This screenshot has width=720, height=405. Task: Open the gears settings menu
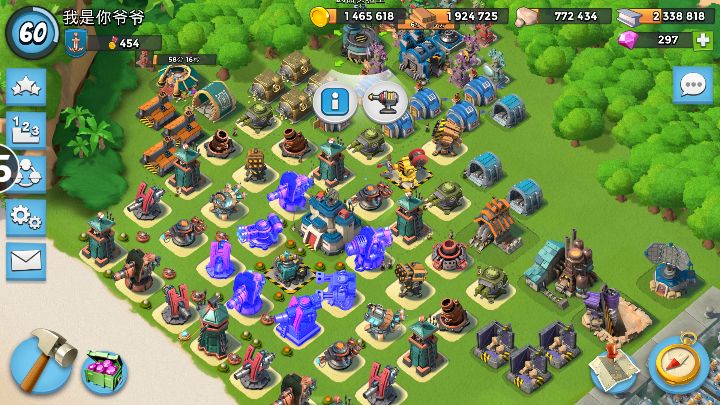[25, 216]
